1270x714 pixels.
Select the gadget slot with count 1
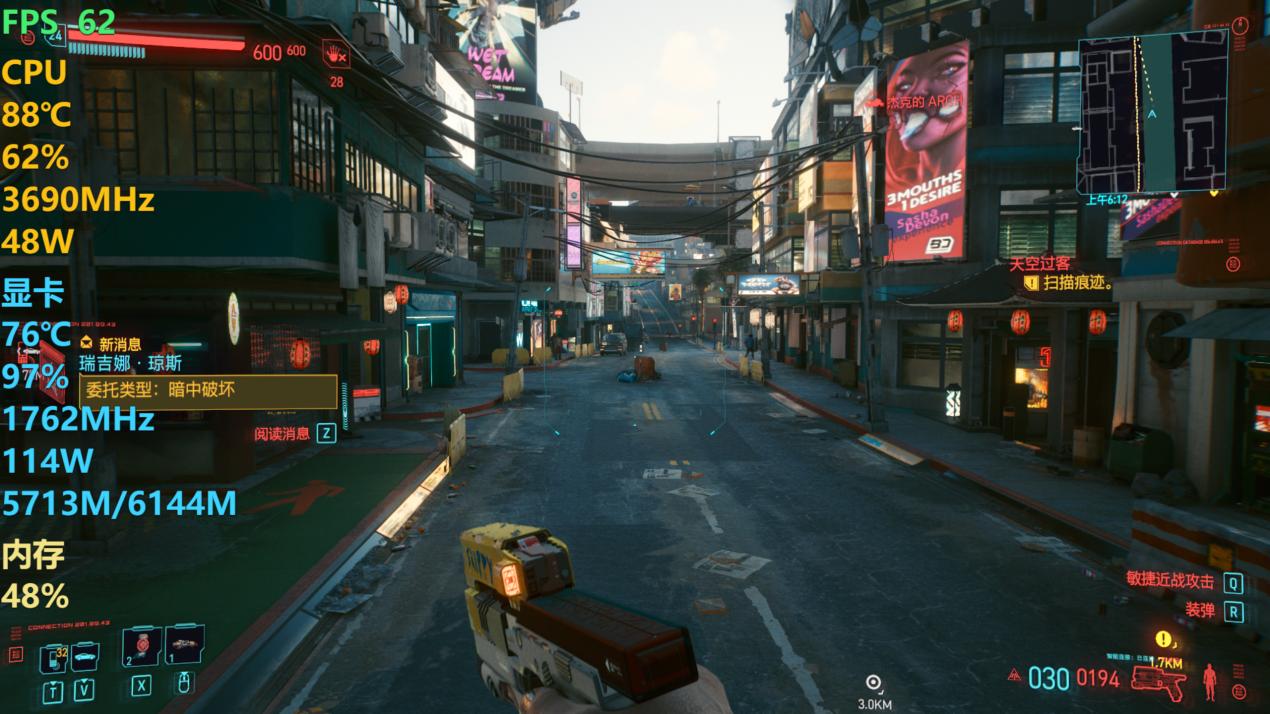tap(184, 645)
